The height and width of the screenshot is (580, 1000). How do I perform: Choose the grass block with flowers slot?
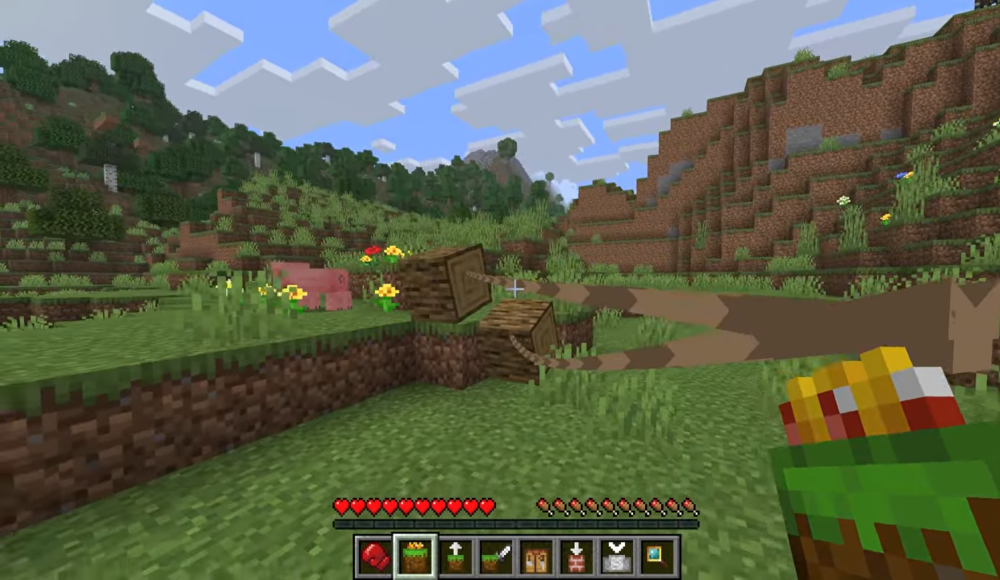[415, 555]
